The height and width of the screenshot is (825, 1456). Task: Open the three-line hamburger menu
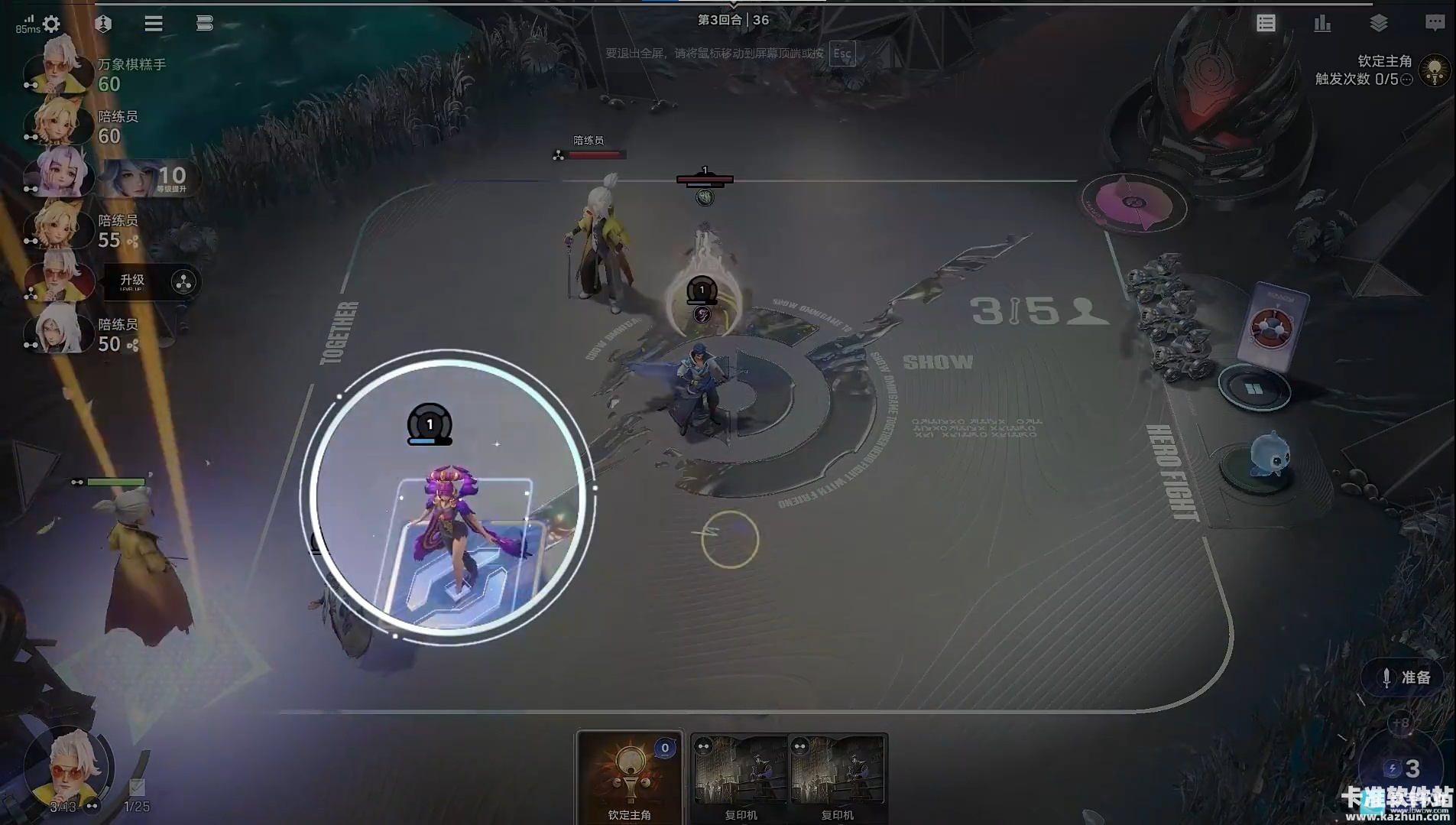[x=154, y=24]
